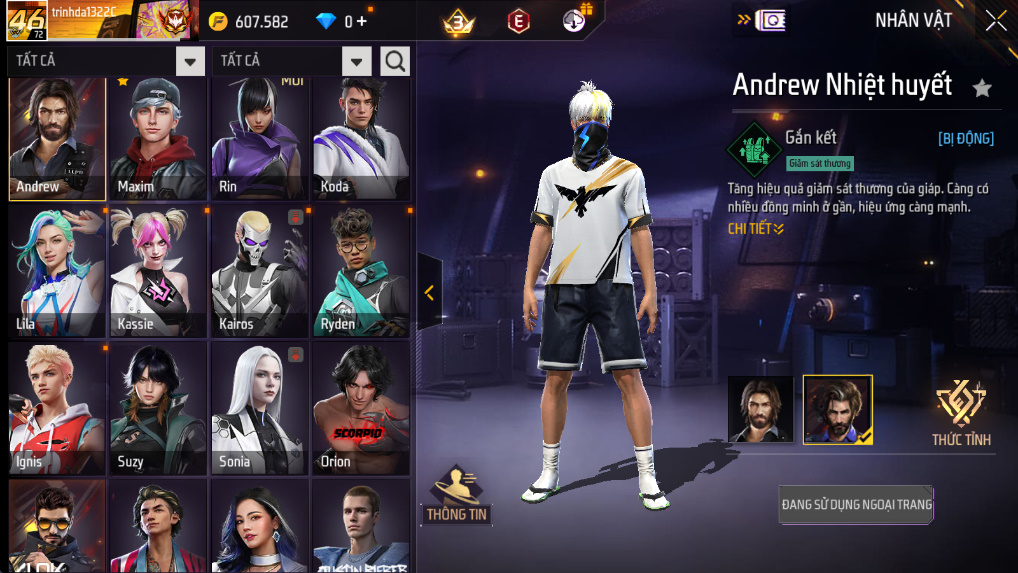Expand the CHI TIẾT skill details
The image size is (1018, 573).
pyautogui.click(x=756, y=229)
